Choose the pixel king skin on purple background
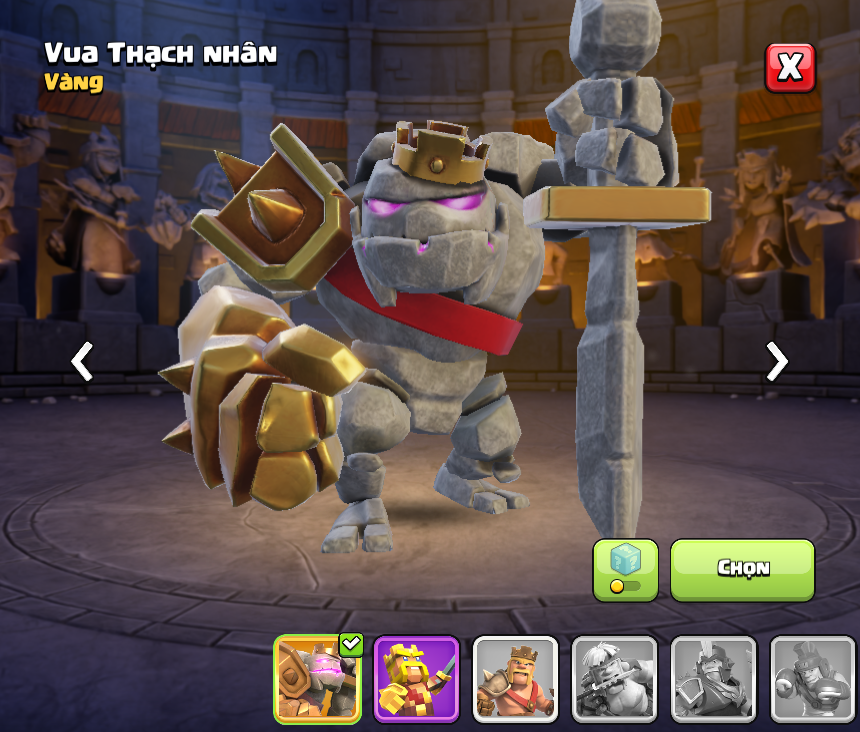 pyautogui.click(x=416, y=679)
